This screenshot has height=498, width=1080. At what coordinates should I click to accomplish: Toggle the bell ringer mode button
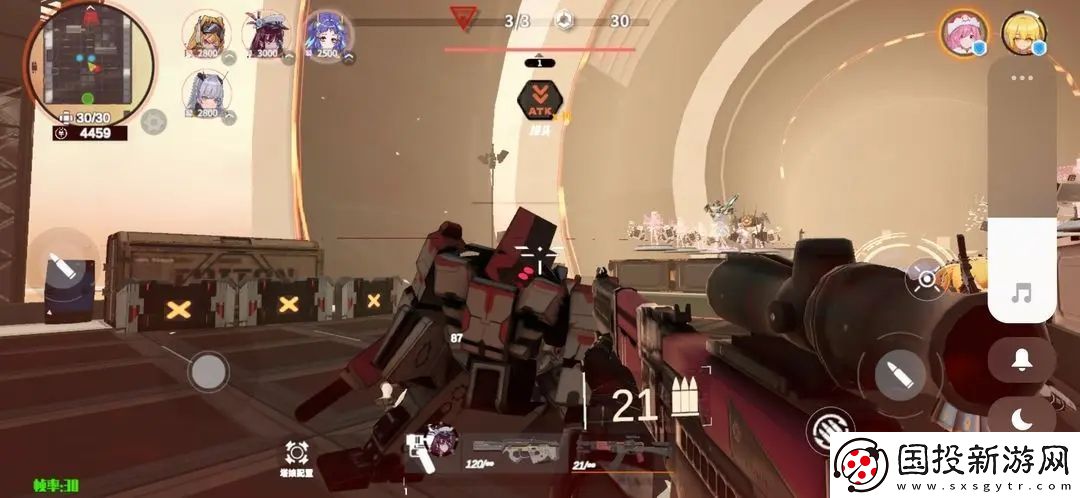tap(1021, 360)
